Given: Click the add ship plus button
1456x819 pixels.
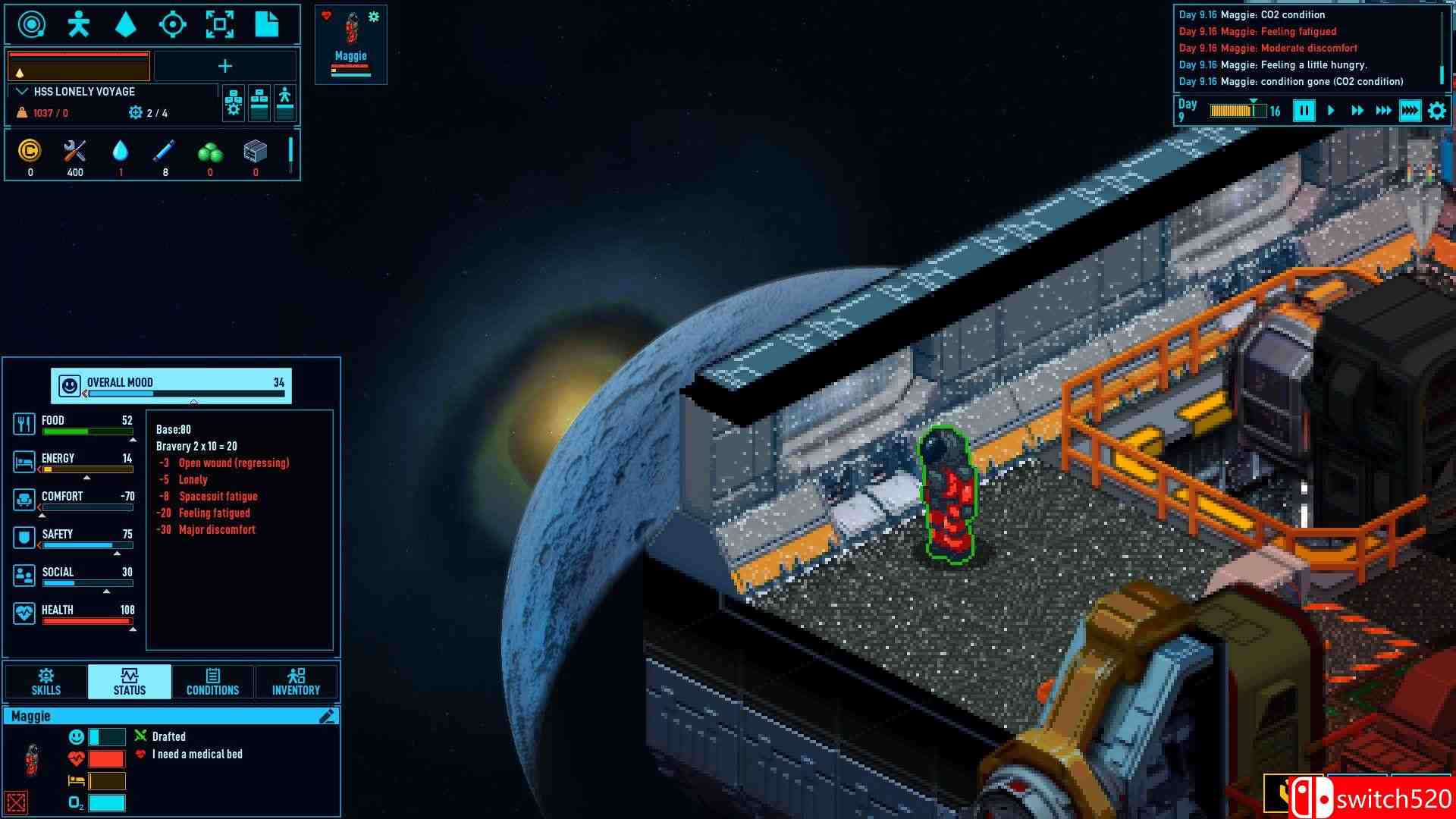Looking at the screenshot, I should pos(224,66).
